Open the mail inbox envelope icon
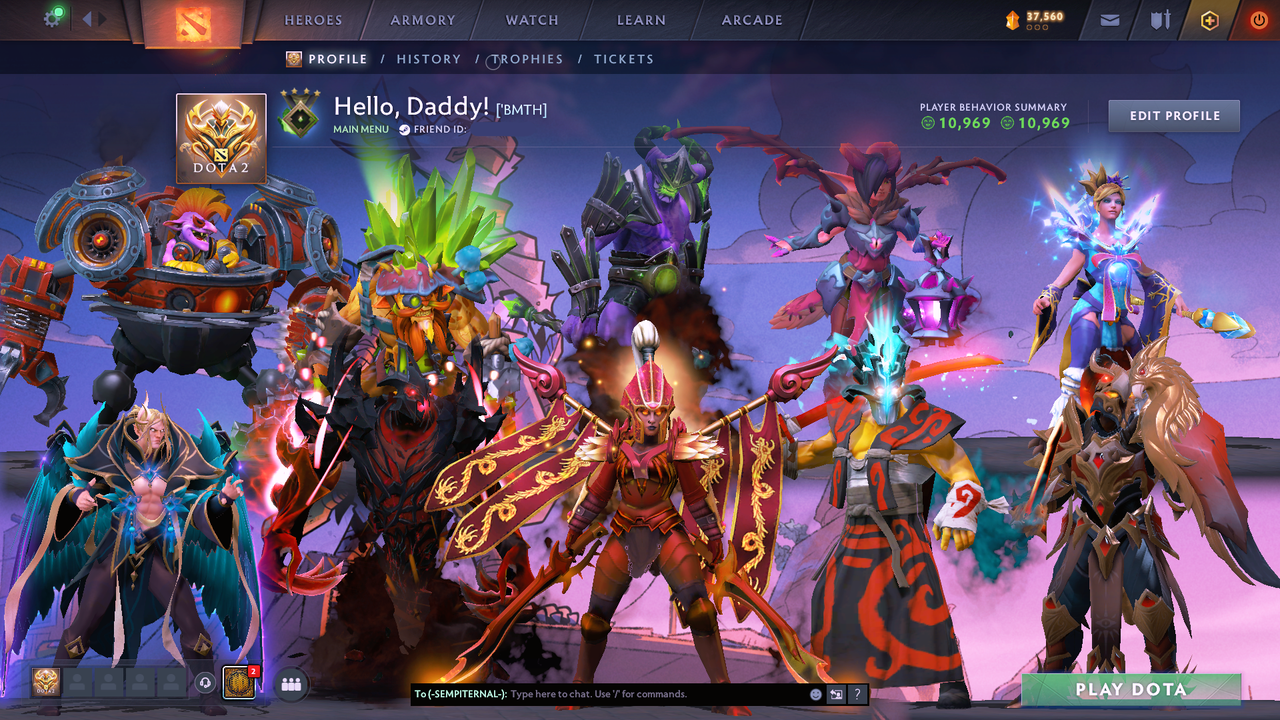Viewport: 1280px width, 720px height. tap(1108, 19)
